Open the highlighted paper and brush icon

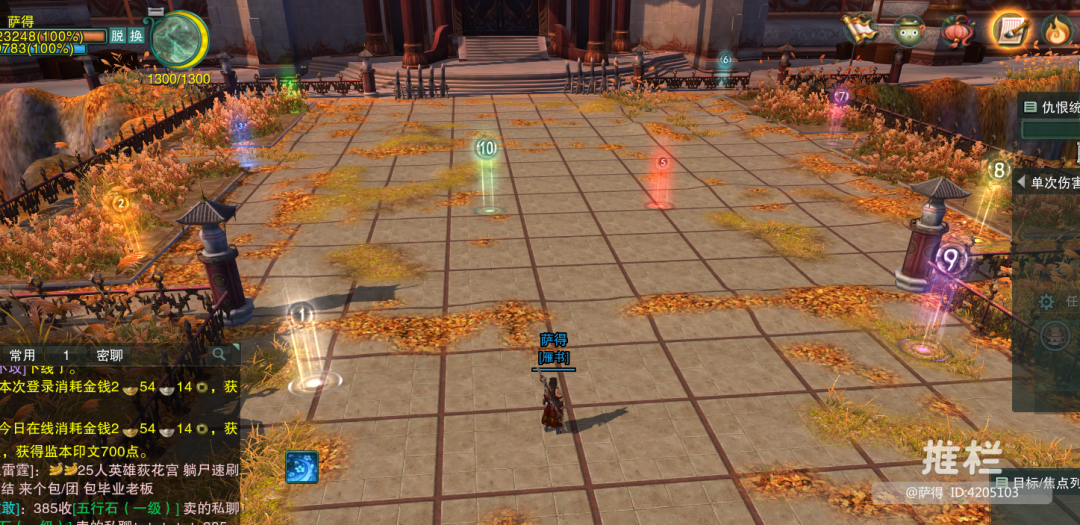point(1010,30)
